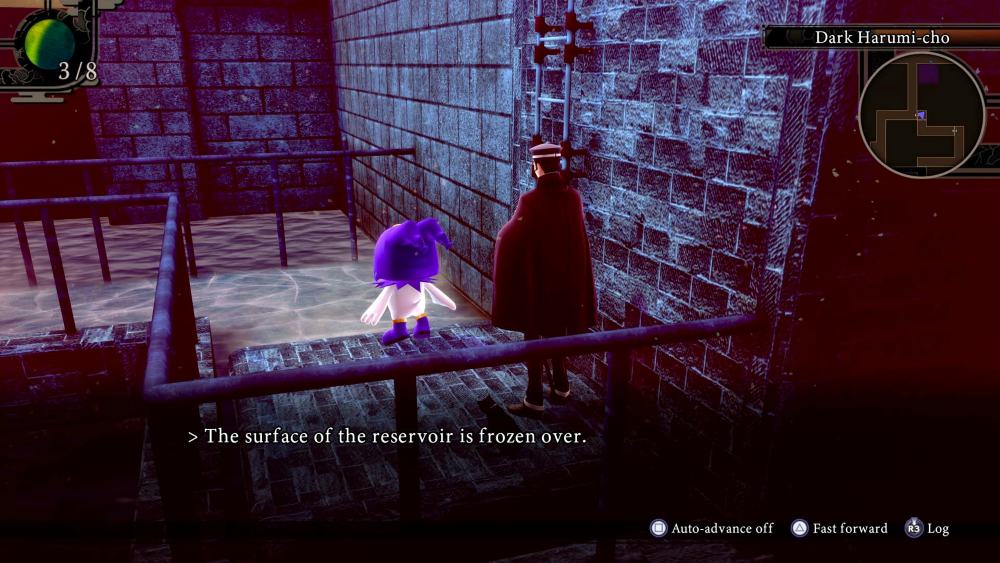The width and height of the screenshot is (1000, 563).
Task: Toggle the Auto-advance off option
Action: (x=712, y=528)
